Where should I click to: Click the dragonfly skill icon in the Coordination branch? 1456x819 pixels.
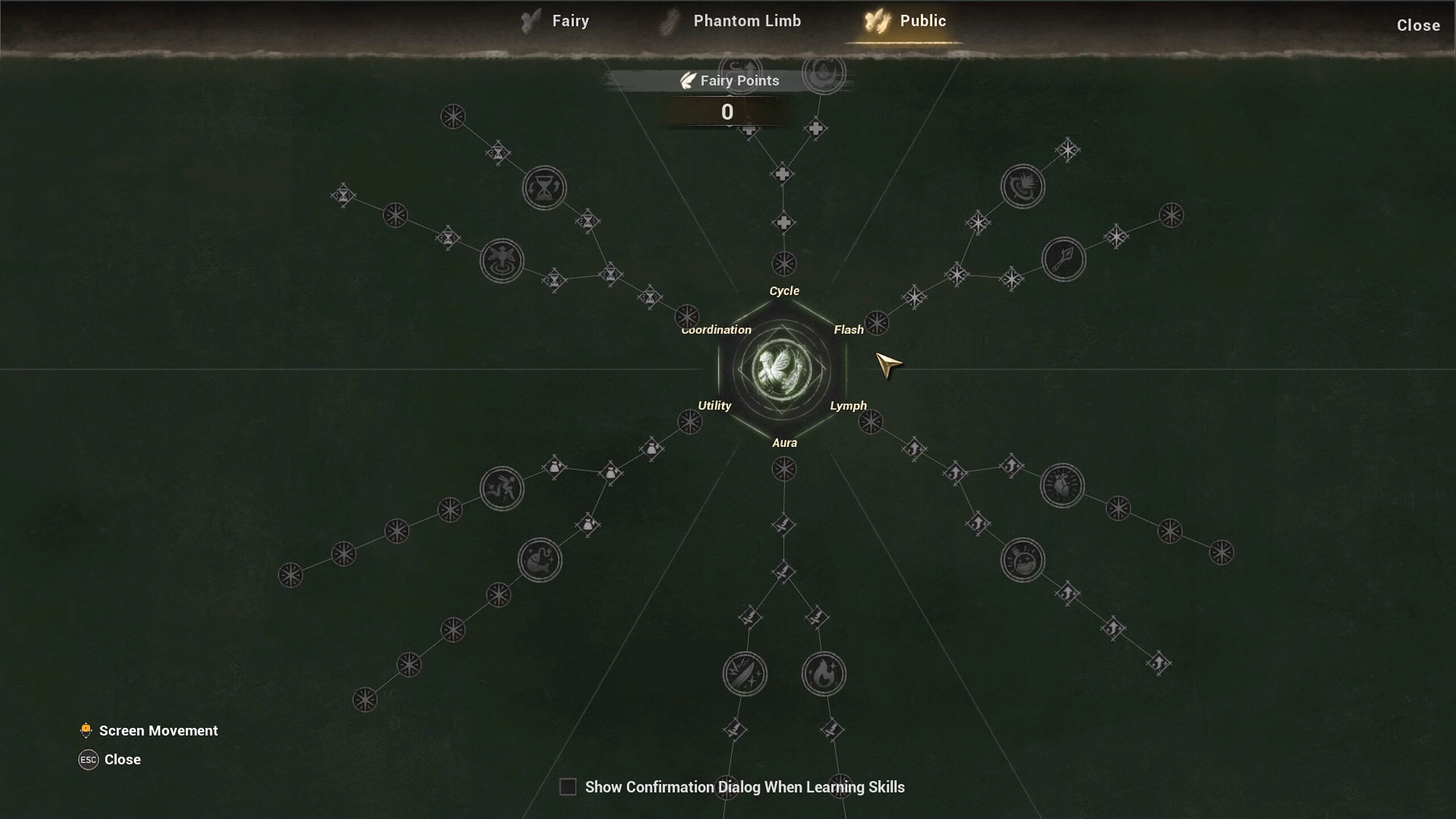[x=503, y=262]
